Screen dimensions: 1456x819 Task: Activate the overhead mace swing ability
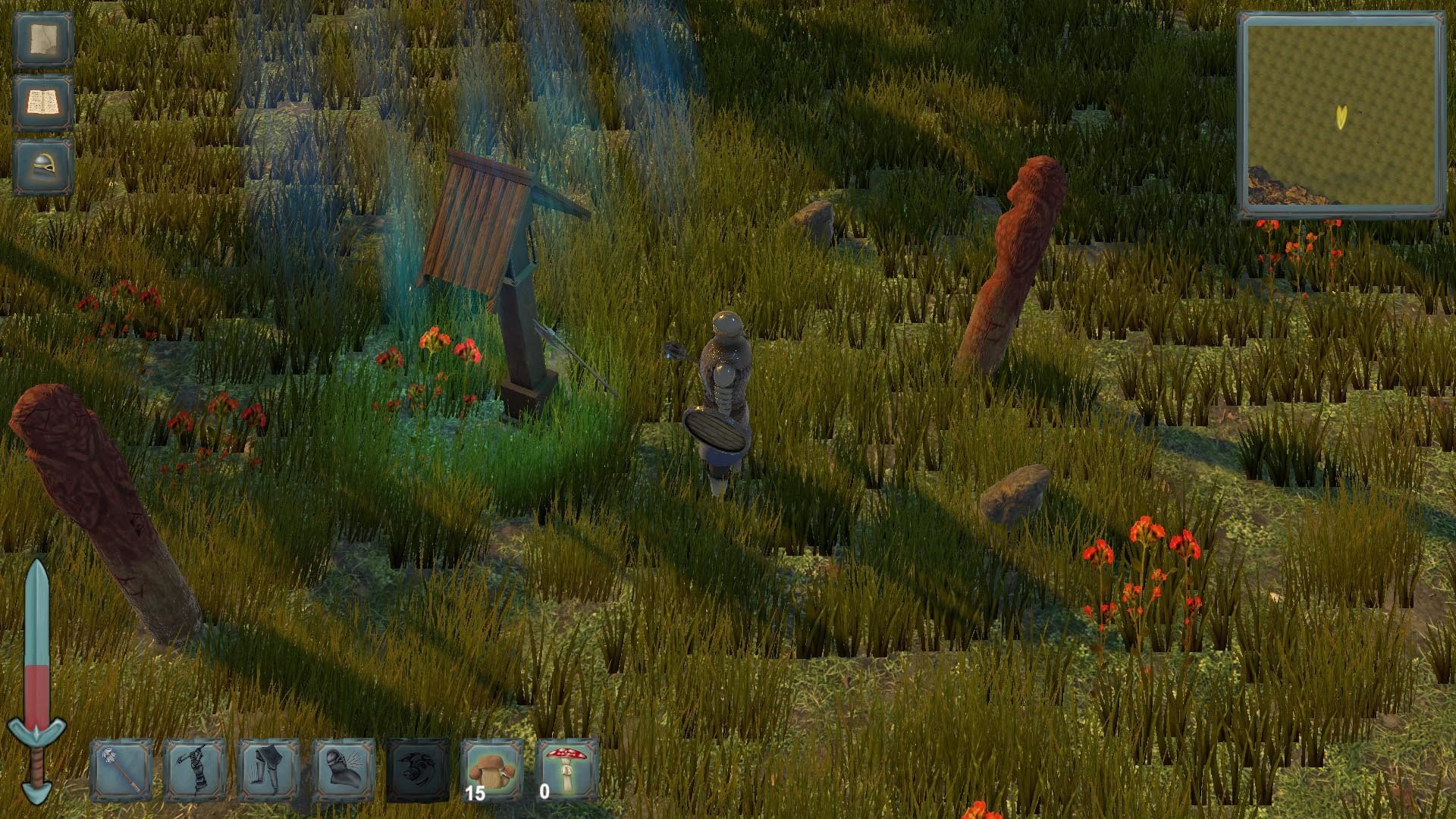tap(195, 770)
